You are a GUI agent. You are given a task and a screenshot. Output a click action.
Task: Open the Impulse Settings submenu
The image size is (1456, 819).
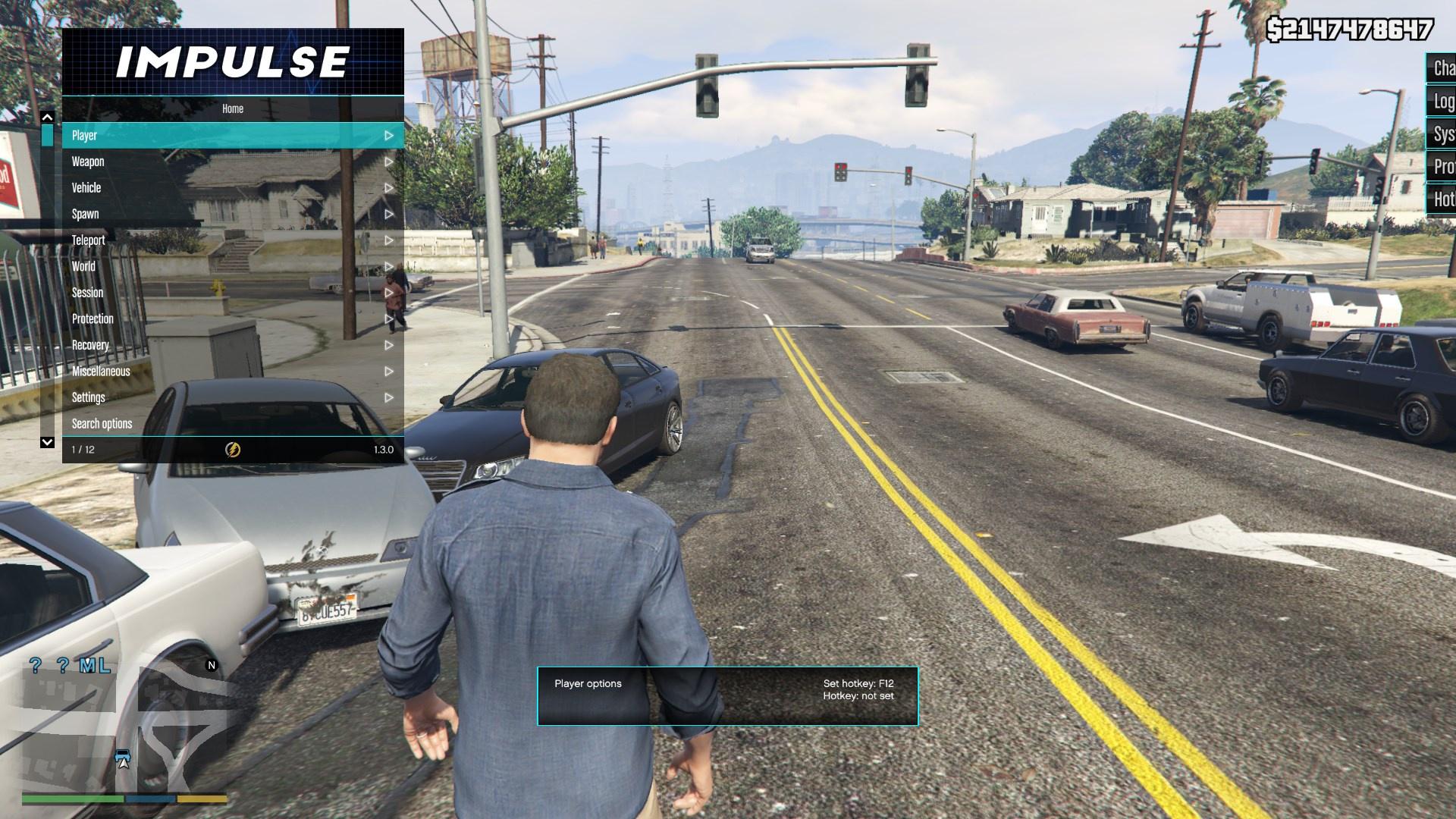click(x=232, y=397)
